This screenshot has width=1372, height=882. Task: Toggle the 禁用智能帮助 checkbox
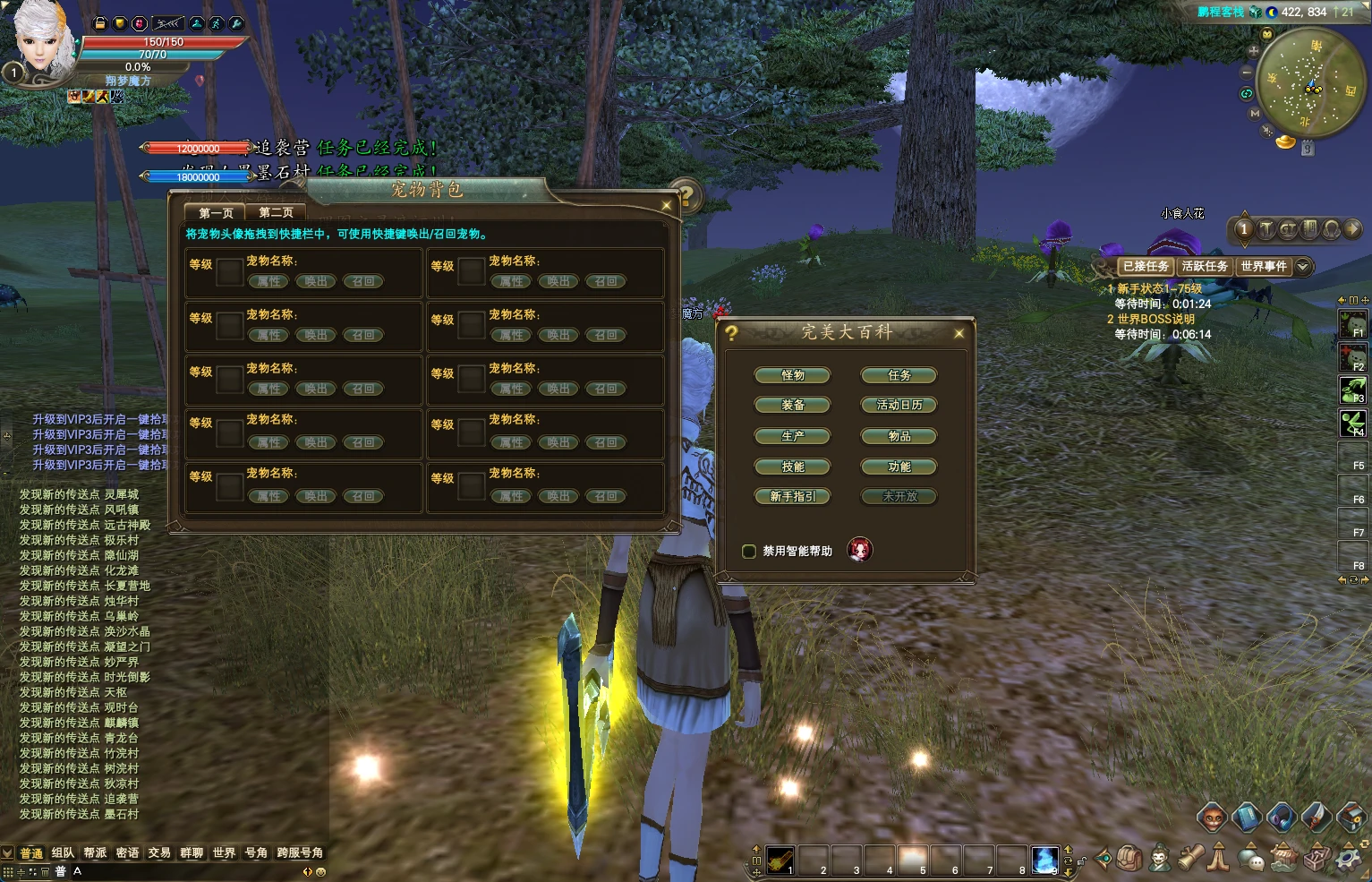749,552
